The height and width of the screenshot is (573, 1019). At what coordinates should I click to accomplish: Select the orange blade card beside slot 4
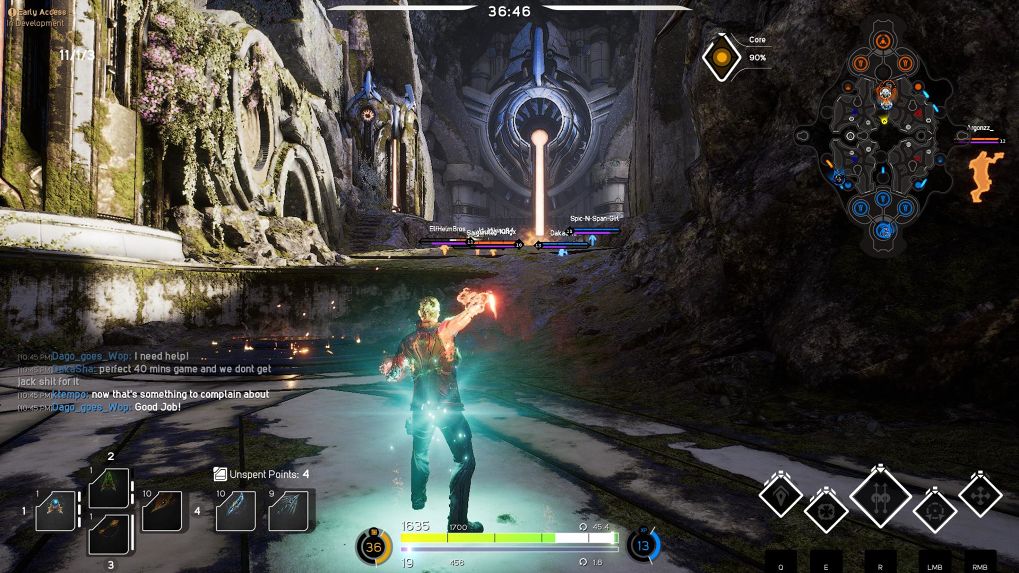(x=162, y=511)
